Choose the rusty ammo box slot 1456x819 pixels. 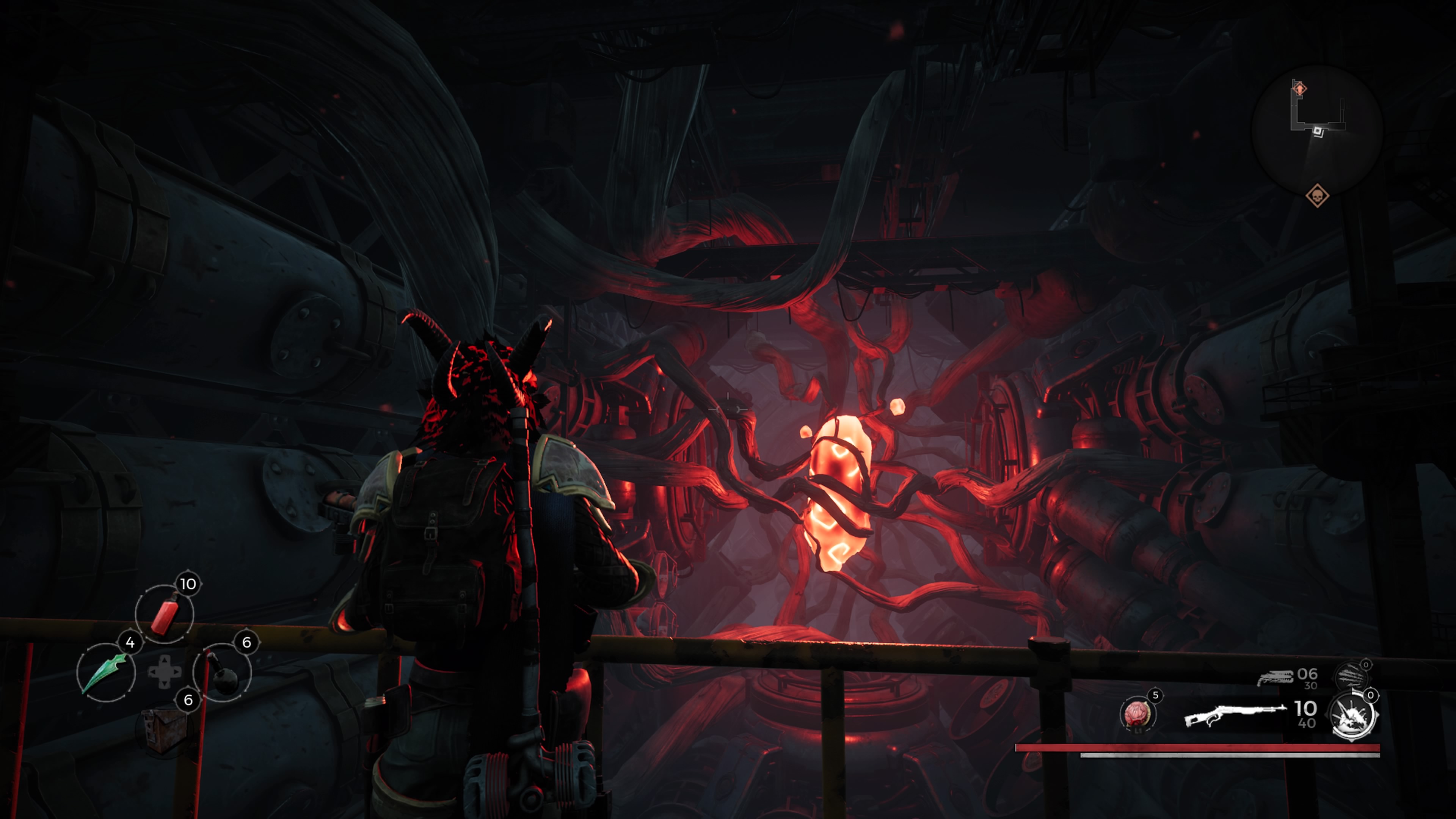point(163,730)
